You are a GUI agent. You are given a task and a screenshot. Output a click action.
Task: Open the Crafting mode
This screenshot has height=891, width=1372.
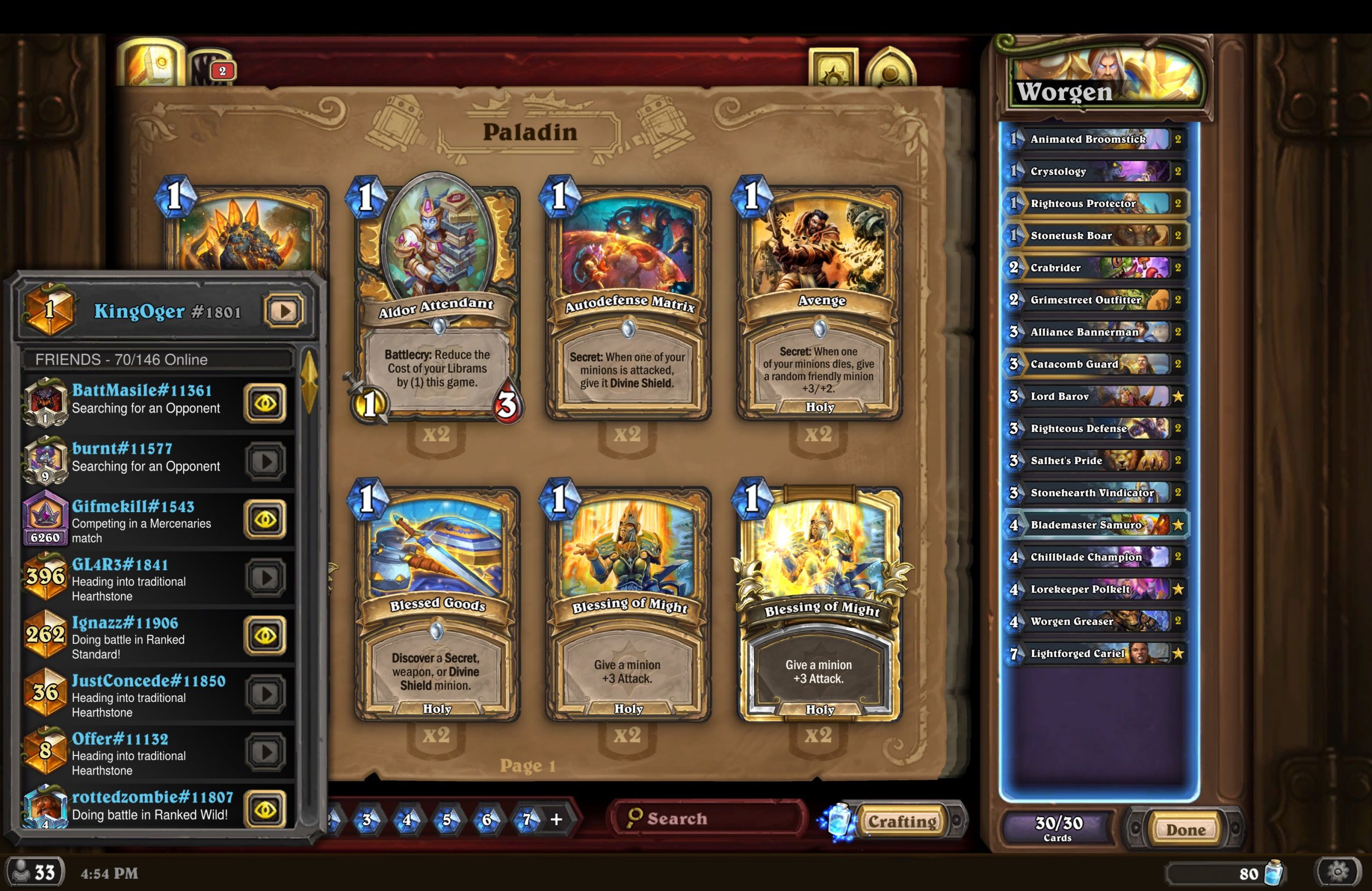[902, 821]
